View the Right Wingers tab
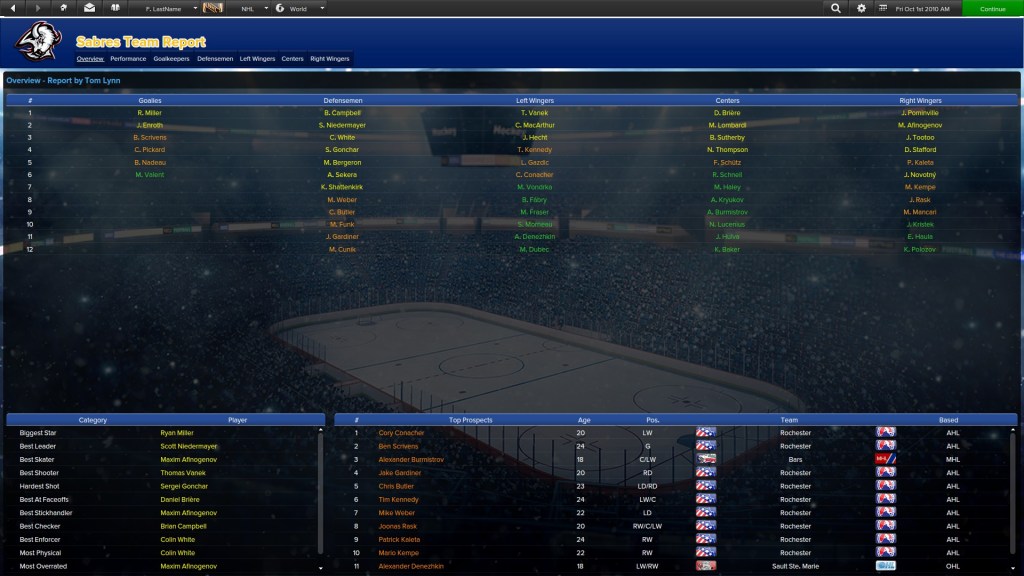This screenshot has height=576, width=1024. 330,59
